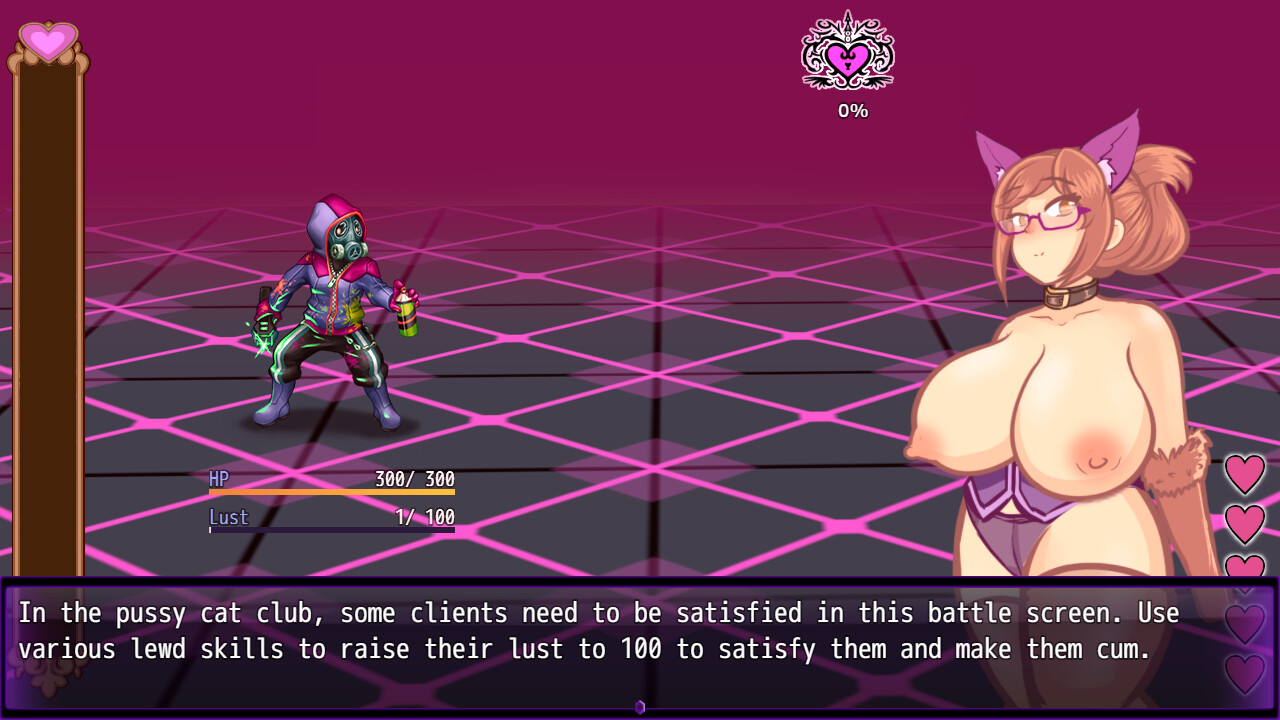The width and height of the screenshot is (1280, 720).
Task: Select the topmost pink heart on the right
Action: (x=1245, y=473)
